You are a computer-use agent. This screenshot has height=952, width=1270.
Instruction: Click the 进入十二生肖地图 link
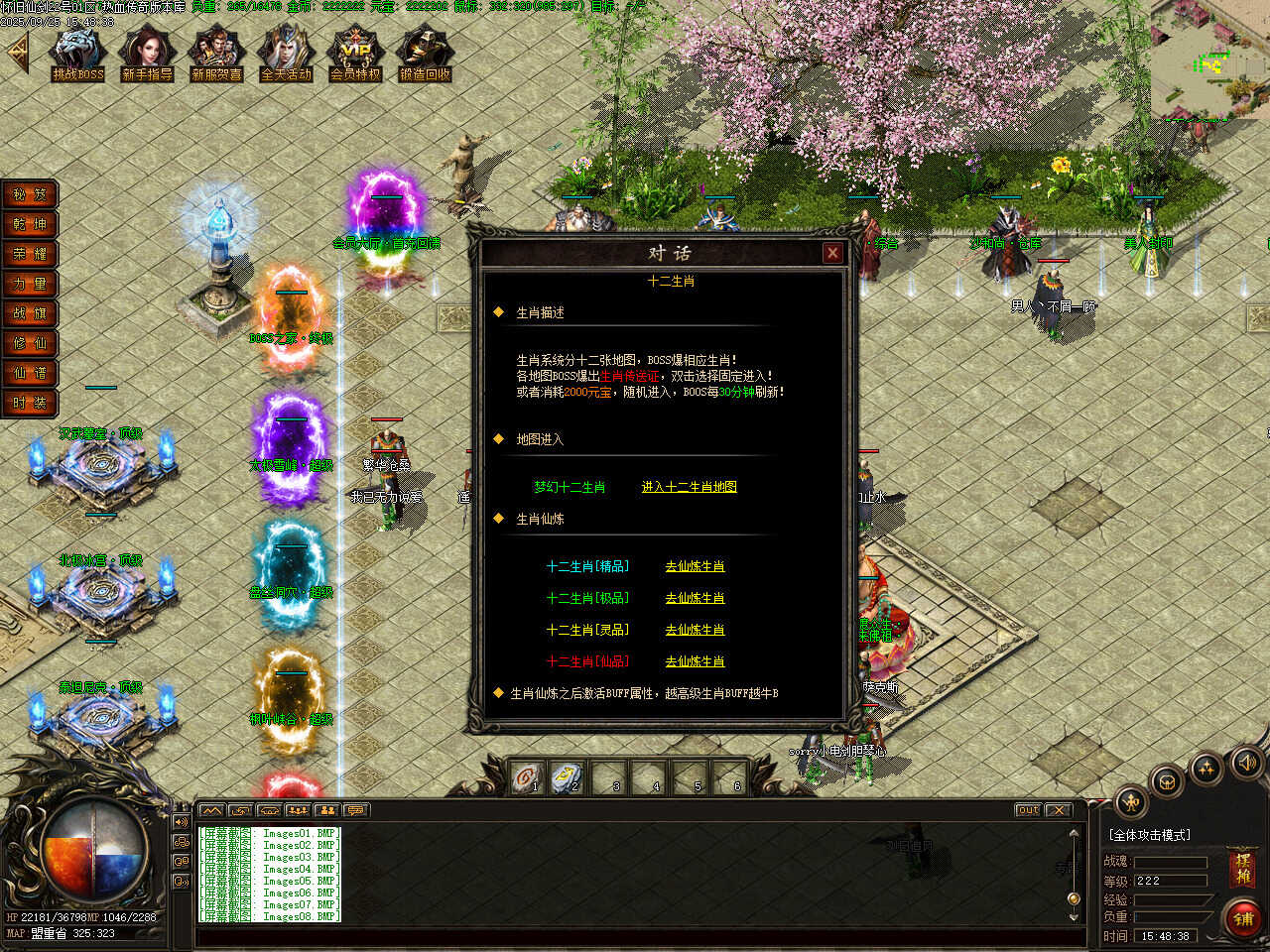pyautogui.click(x=689, y=487)
